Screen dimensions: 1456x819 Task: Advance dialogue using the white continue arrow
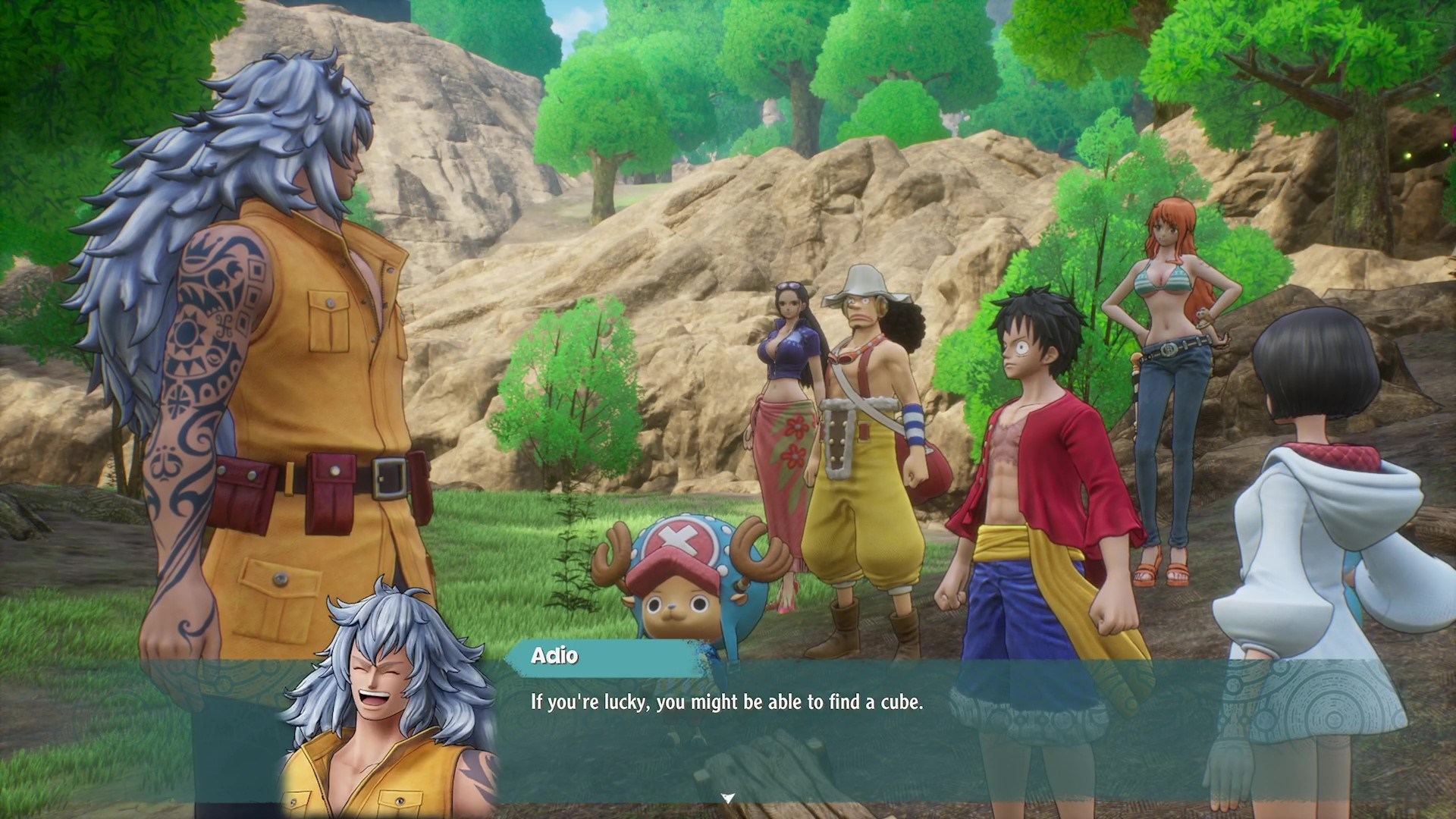(x=728, y=798)
